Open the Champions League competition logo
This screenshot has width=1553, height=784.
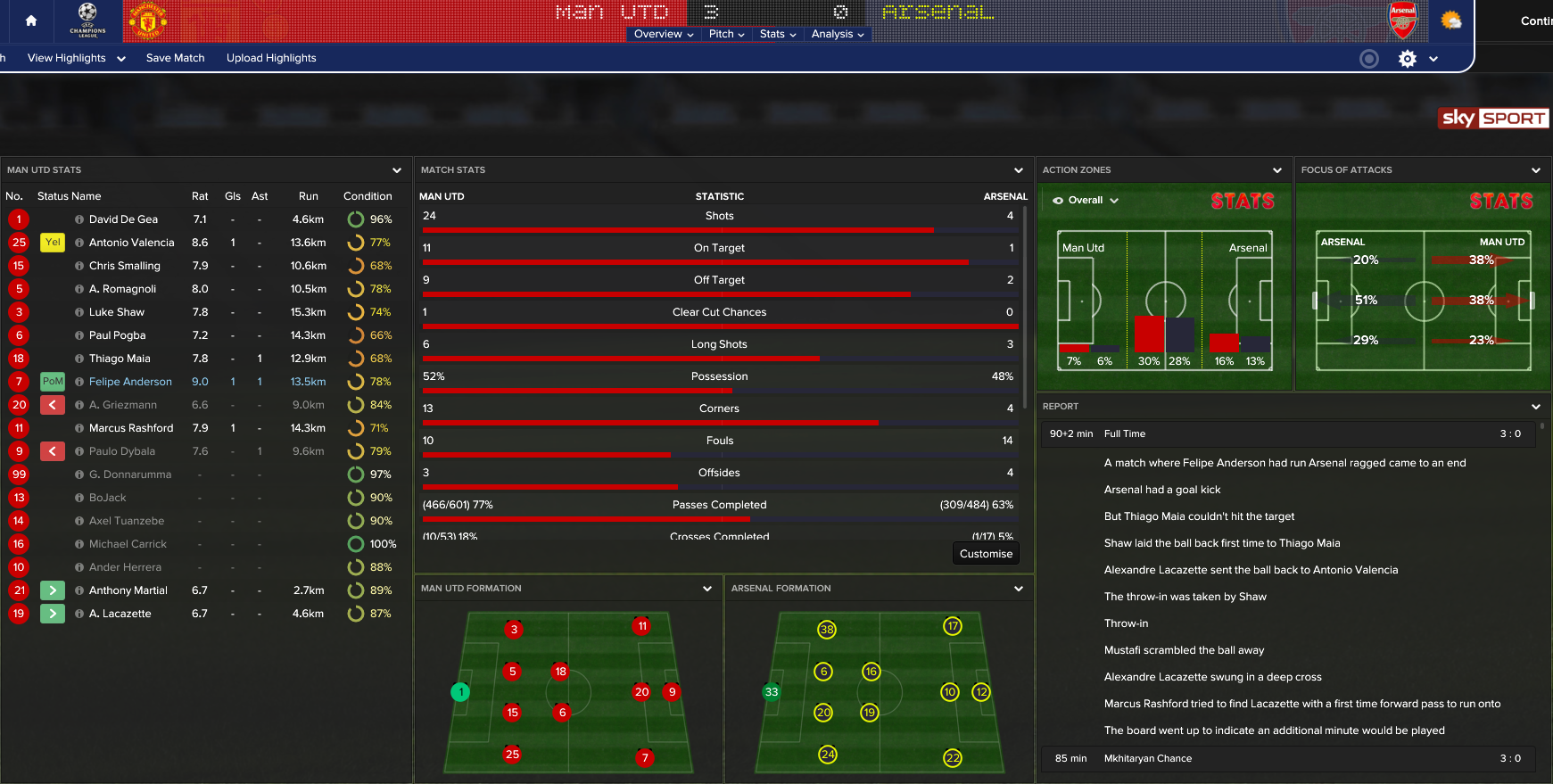tap(87, 20)
